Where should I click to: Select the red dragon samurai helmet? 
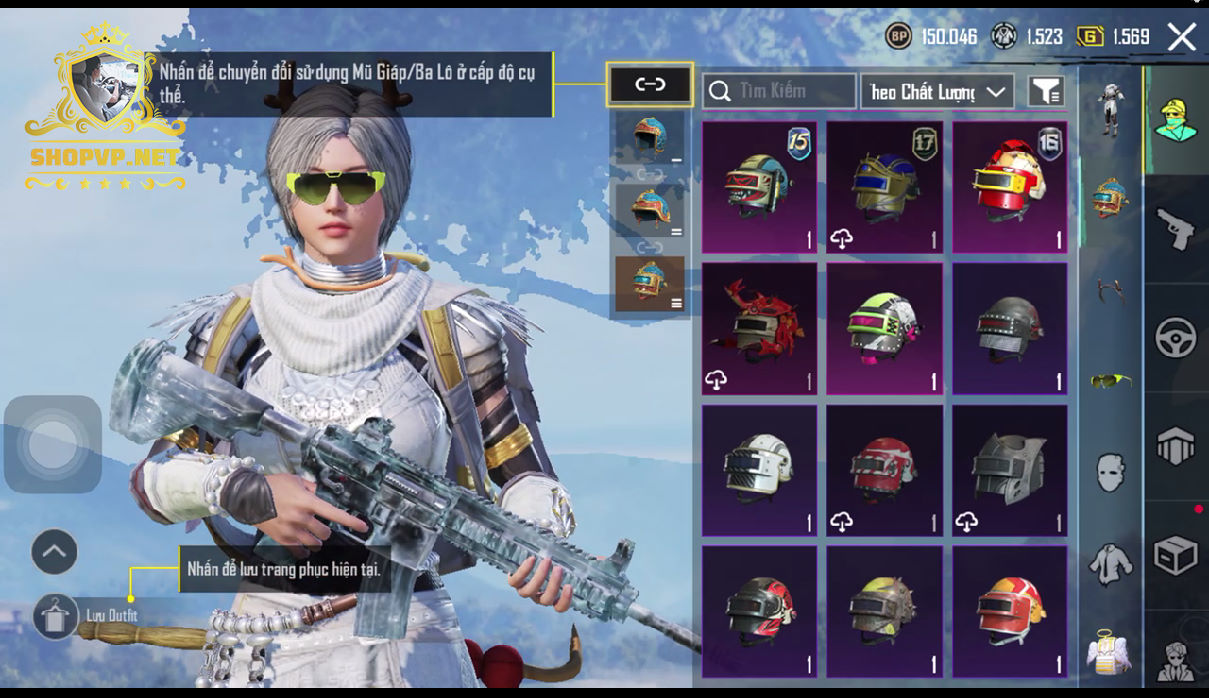point(759,328)
